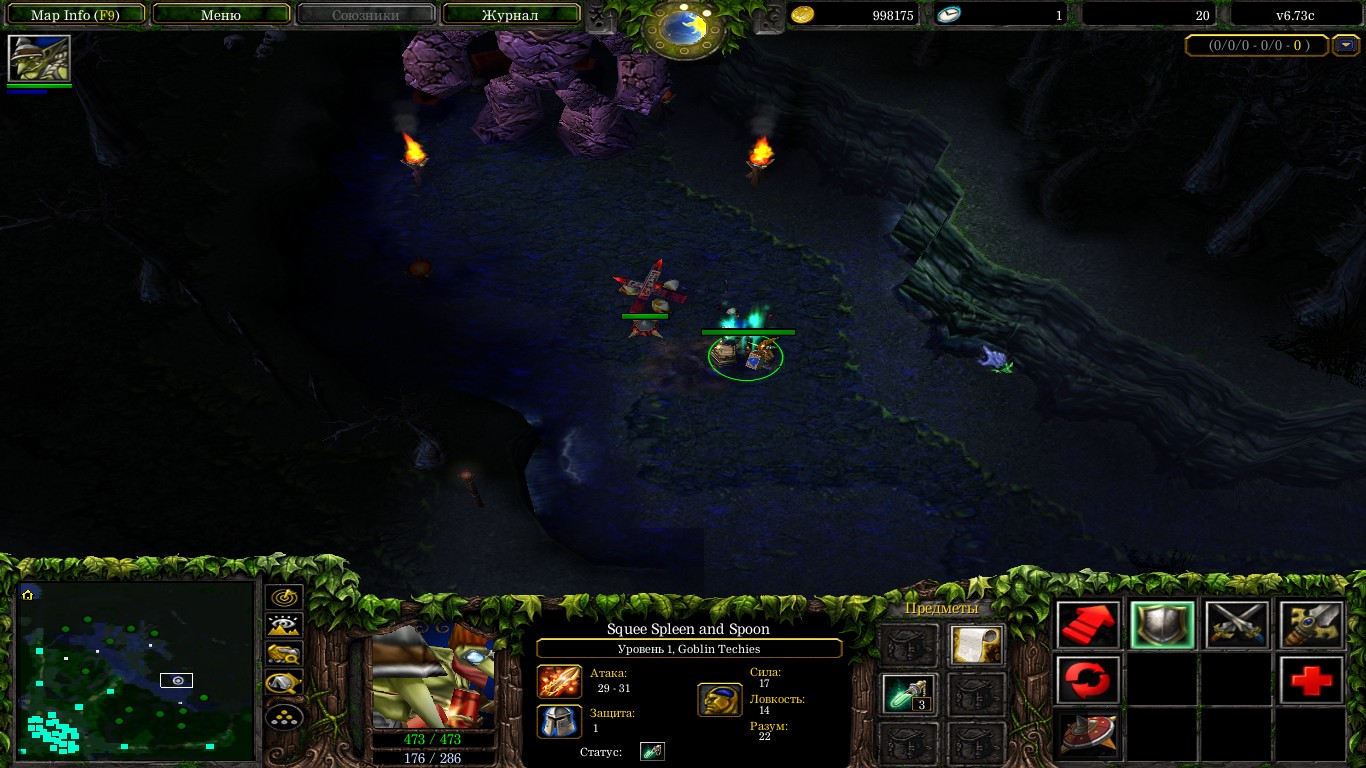Viewport: 1366px width, 768px height.
Task: Click the Goblin Techies hero portrait
Action: click(x=432, y=677)
